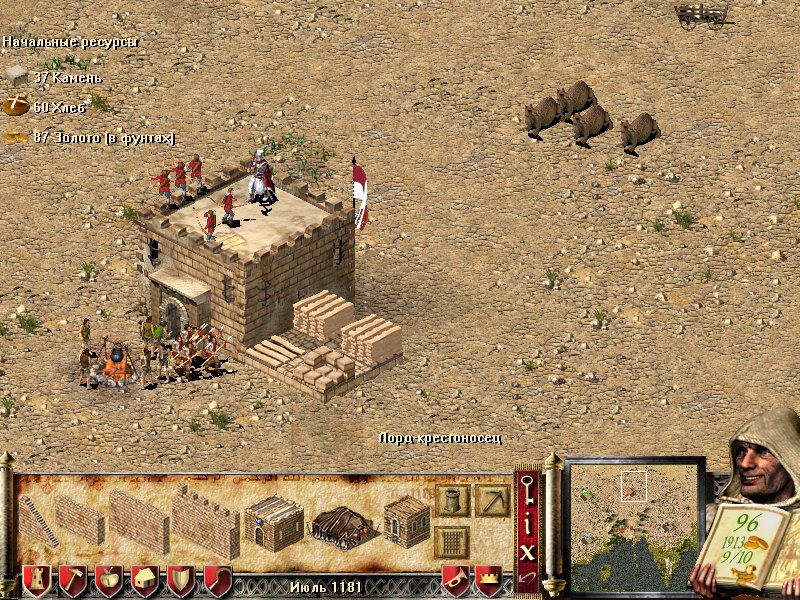Select the stairs building option

[38, 522]
